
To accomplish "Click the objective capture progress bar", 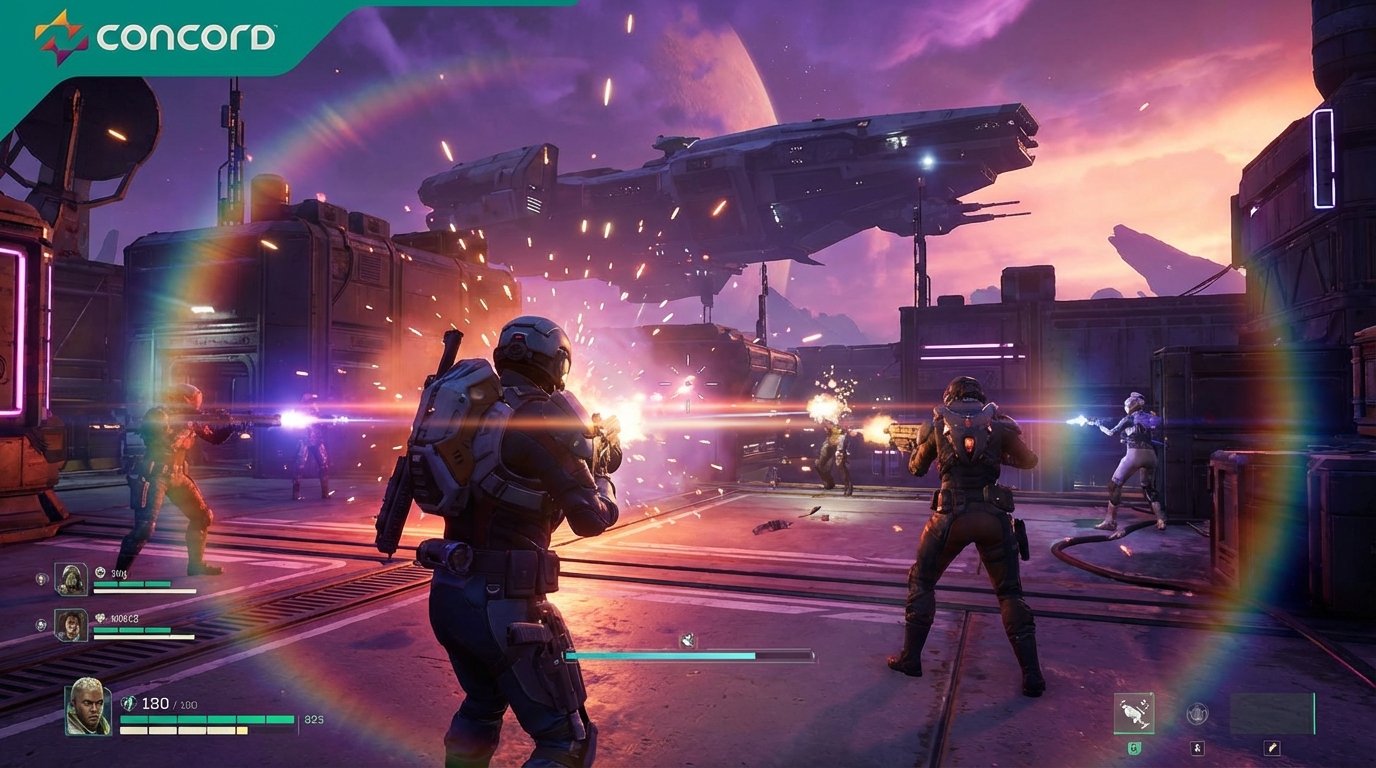I will pyautogui.click(x=690, y=655).
